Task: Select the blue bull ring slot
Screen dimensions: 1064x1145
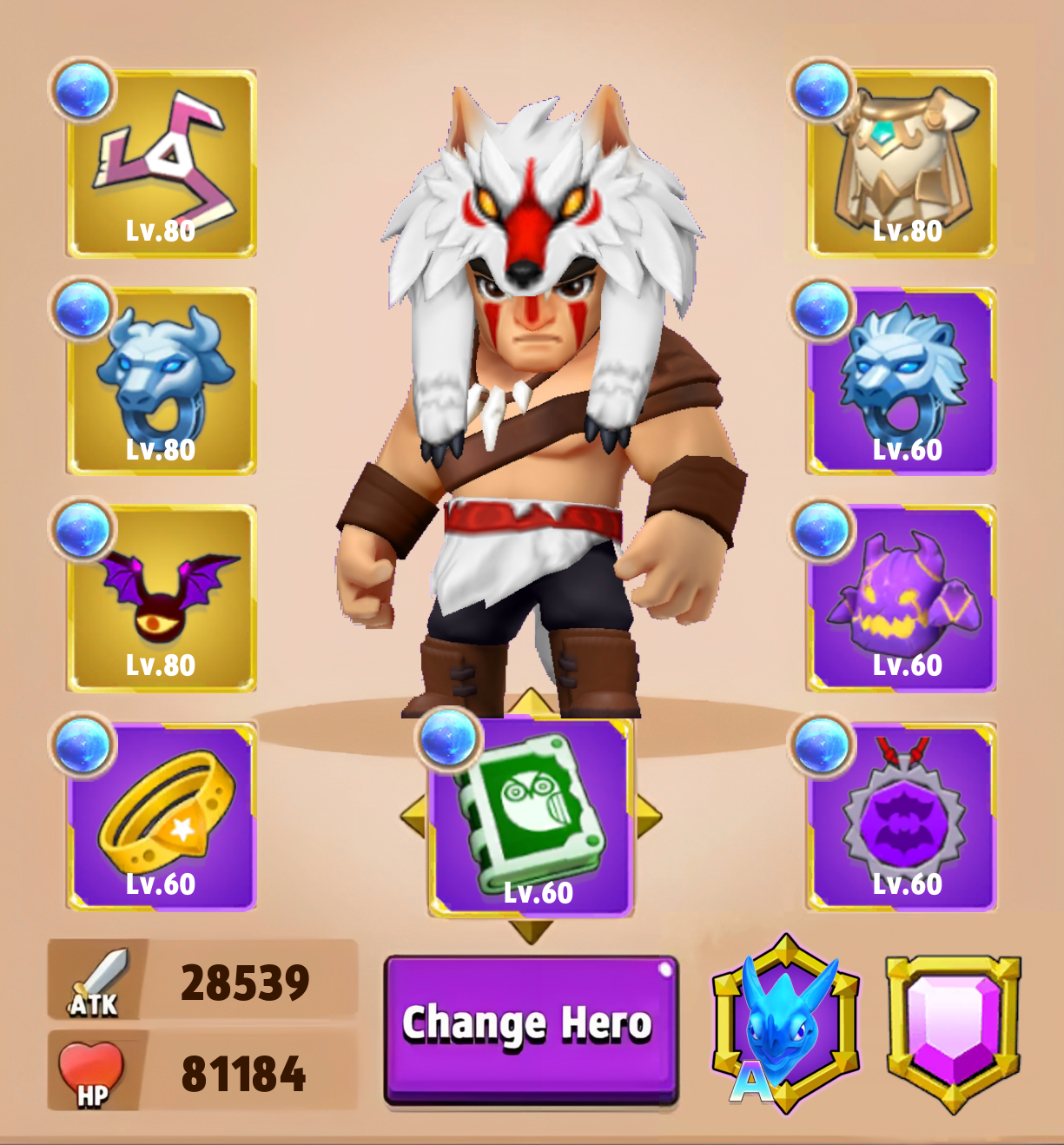Action: pyautogui.click(x=162, y=381)
